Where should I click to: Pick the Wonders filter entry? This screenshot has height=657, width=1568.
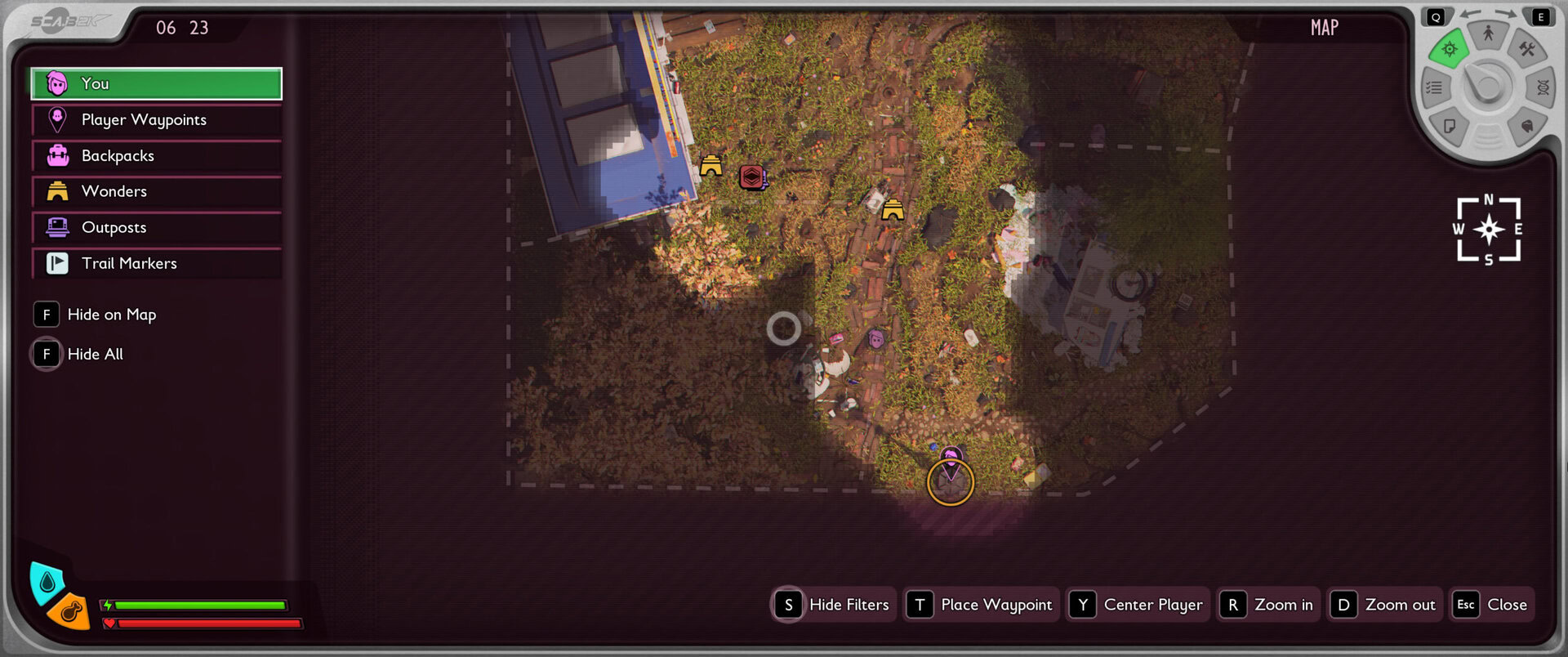point(156,191)
